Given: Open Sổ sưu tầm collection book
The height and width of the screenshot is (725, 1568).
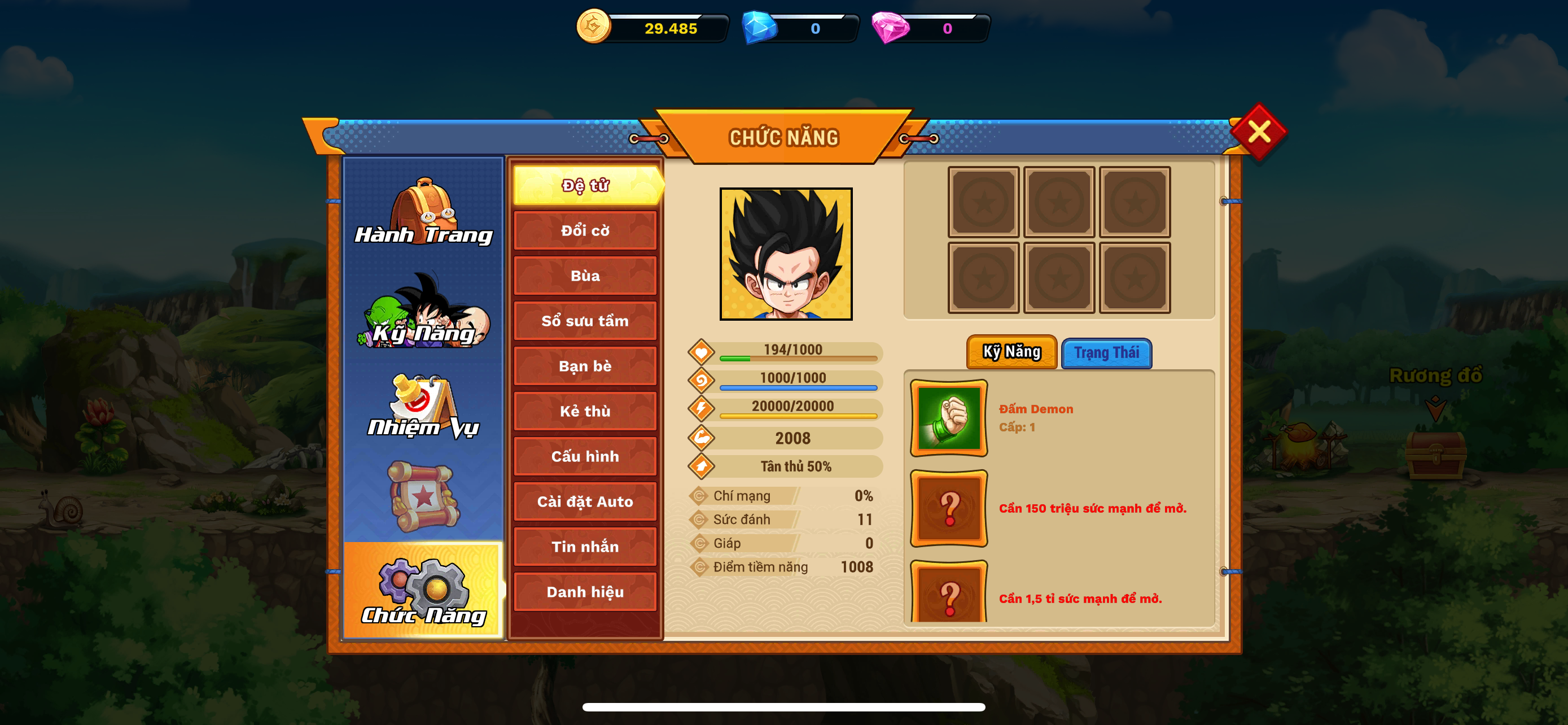Looking at the screenshot, I should 585,321.
